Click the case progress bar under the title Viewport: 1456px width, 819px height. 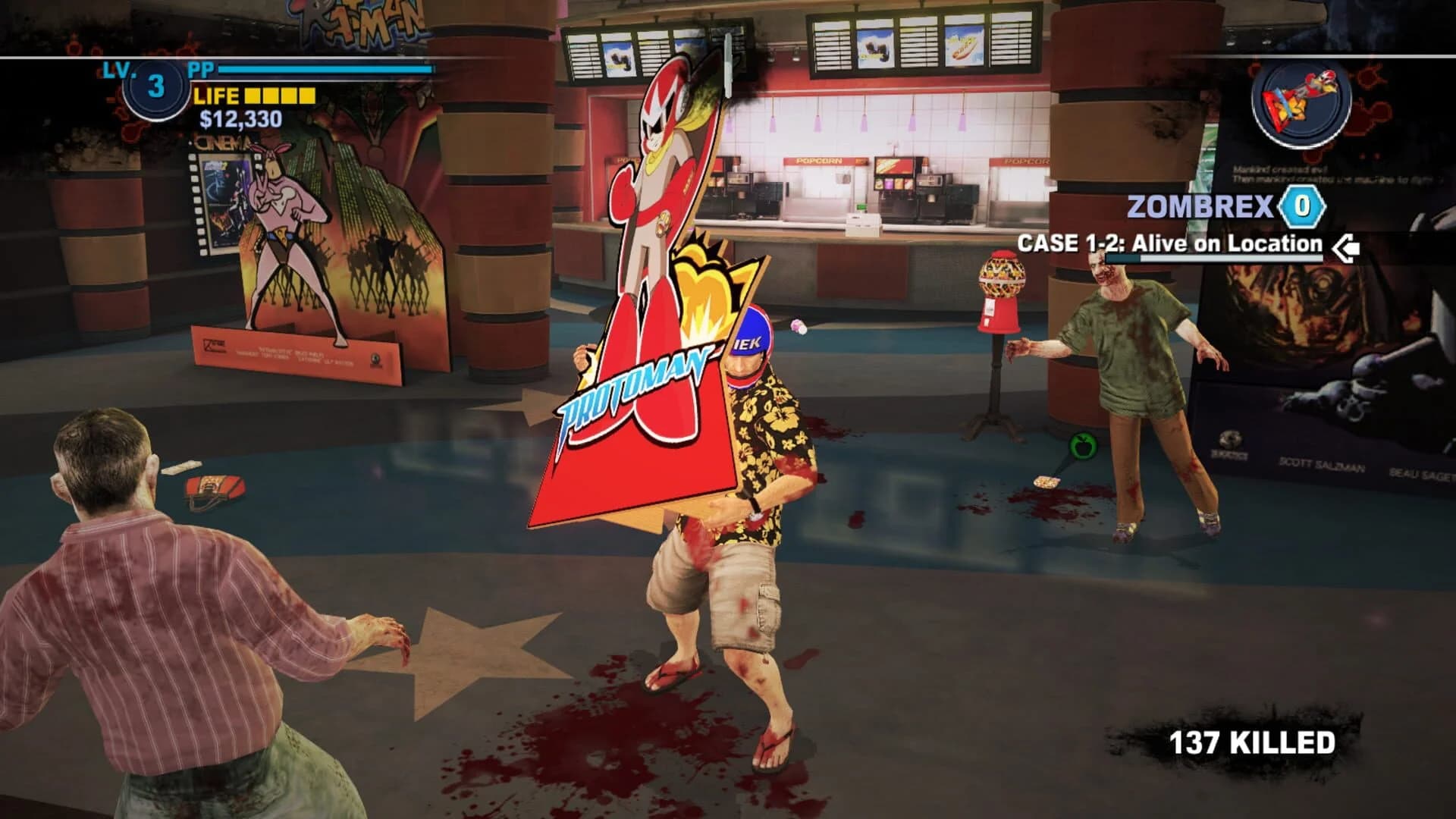[1213, 259]
